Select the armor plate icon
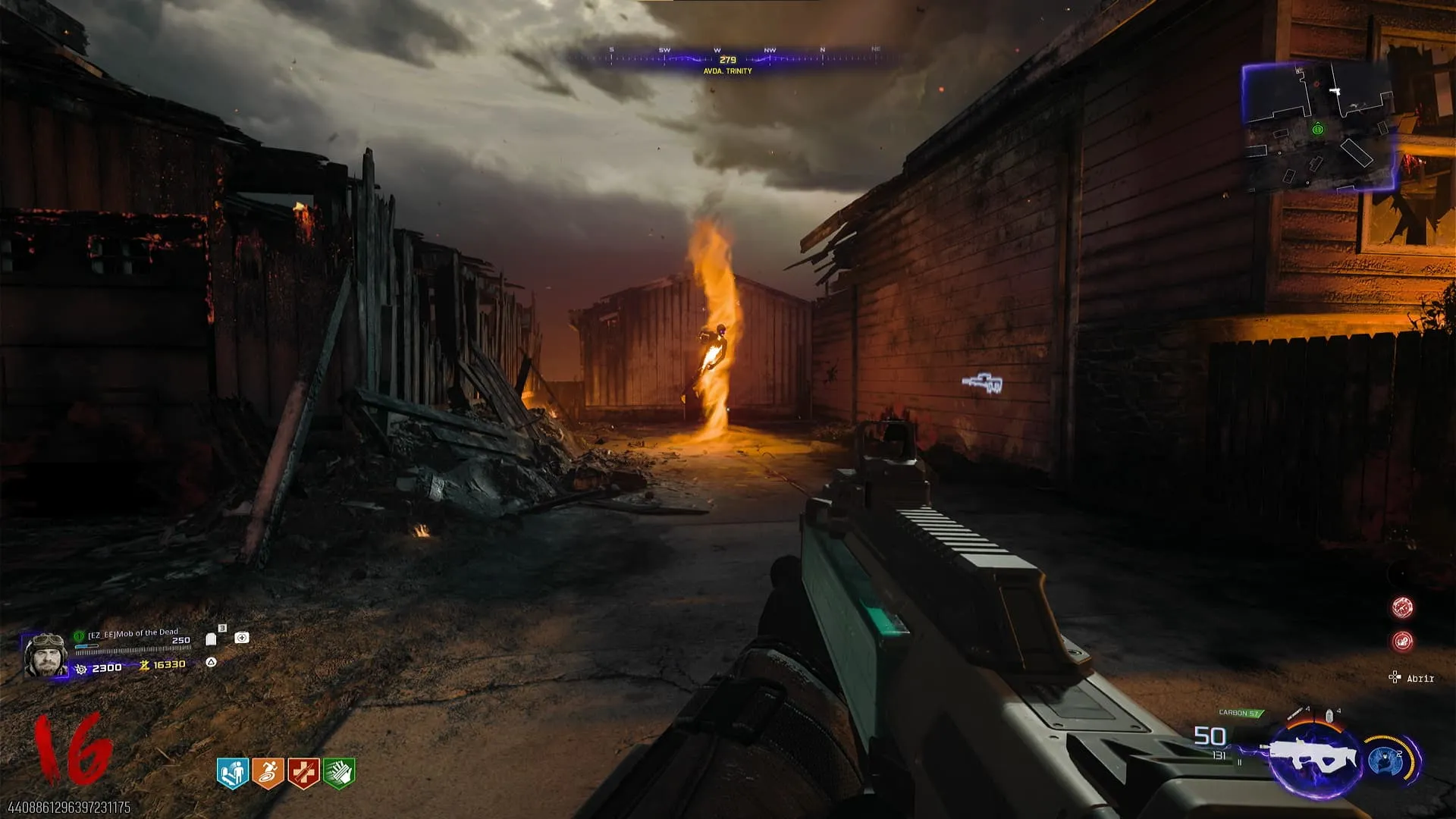 click(212, 639)
